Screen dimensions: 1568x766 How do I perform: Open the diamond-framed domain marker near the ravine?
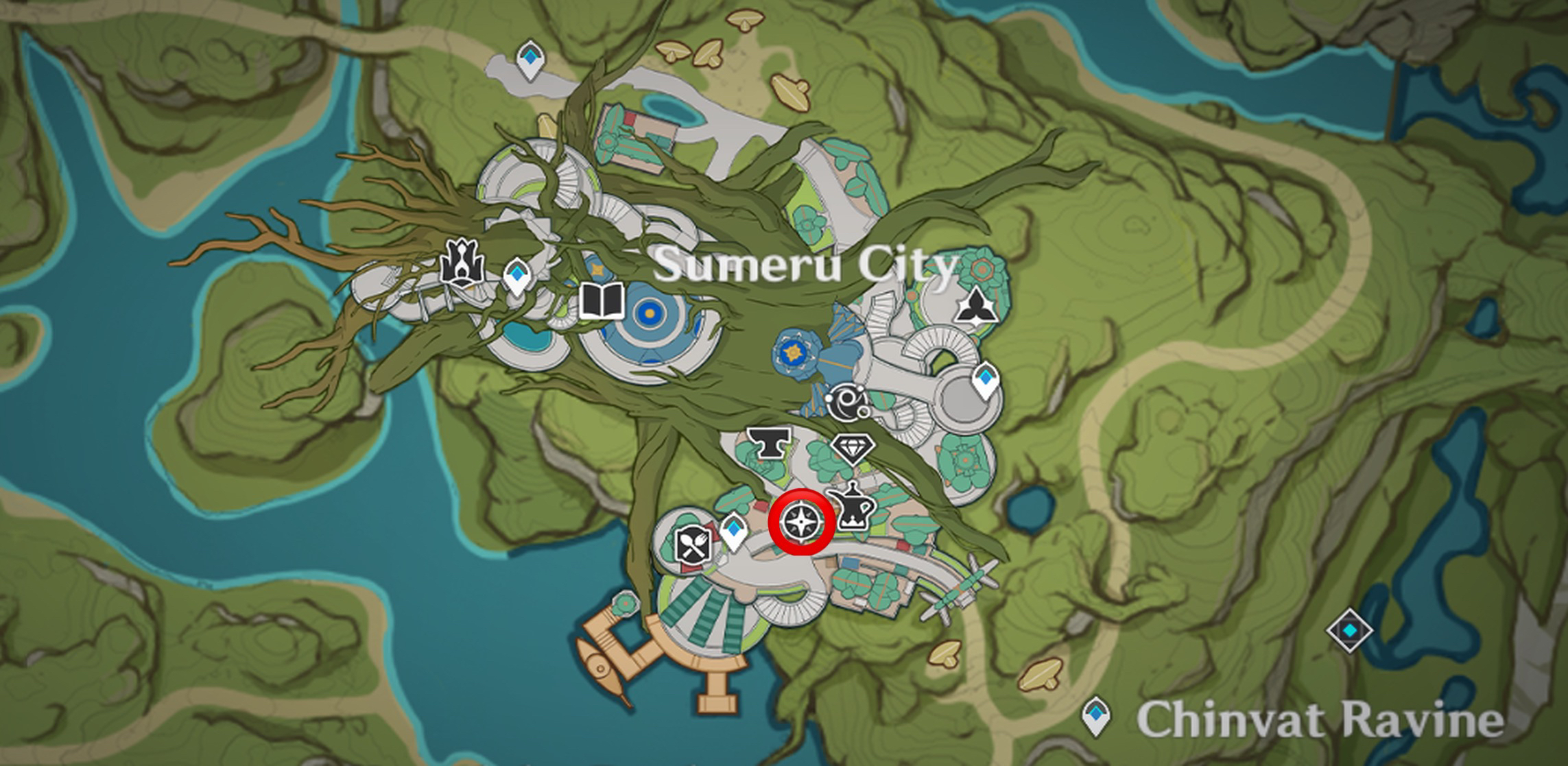(1349, 630)
